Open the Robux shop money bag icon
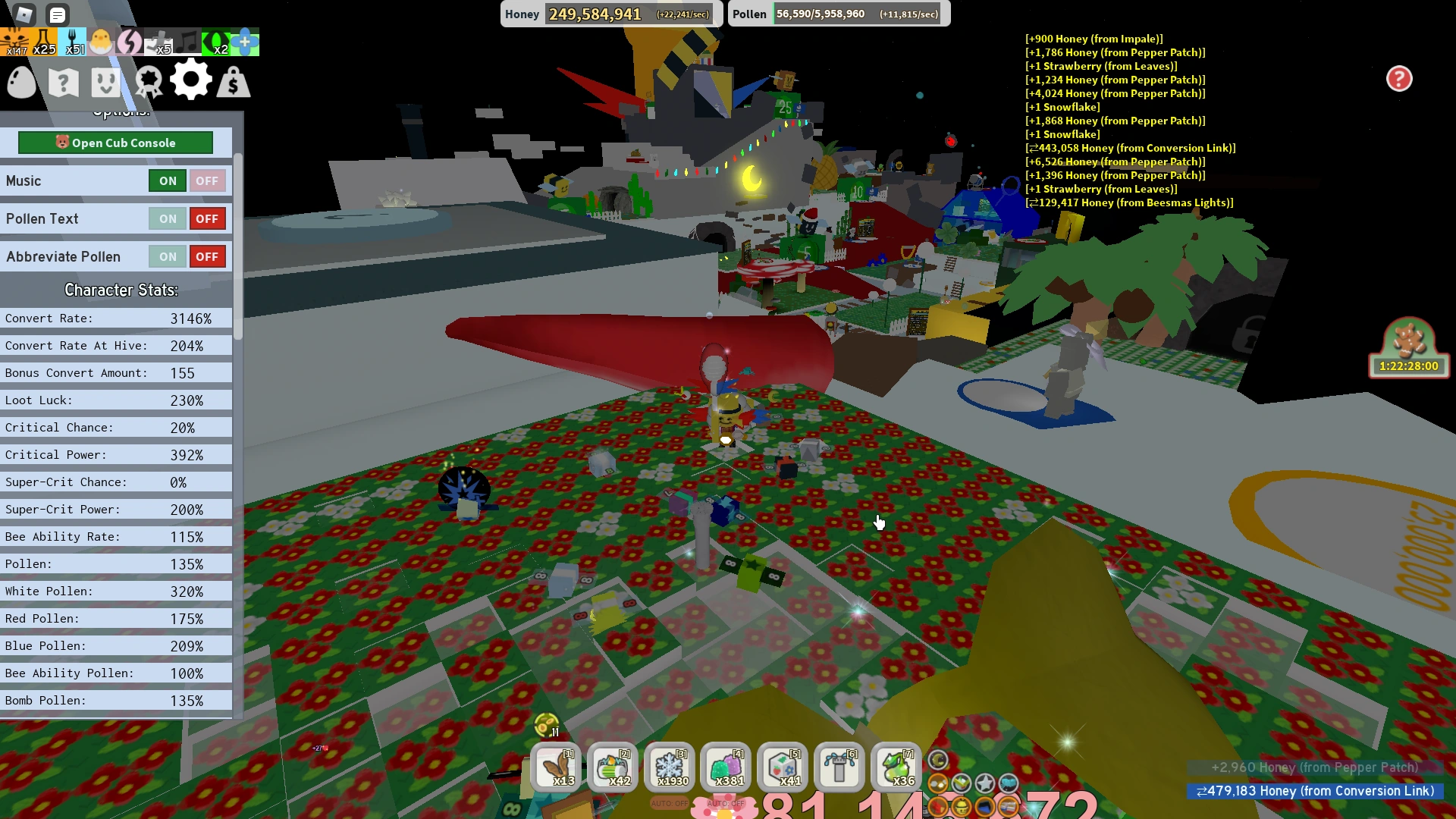 pyautogui.click(x=233, y=80)
